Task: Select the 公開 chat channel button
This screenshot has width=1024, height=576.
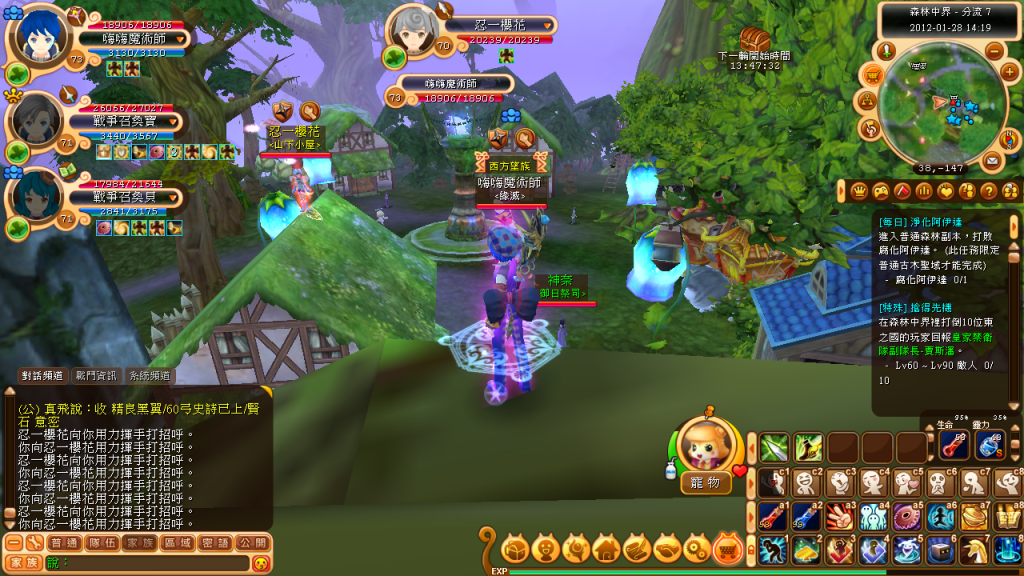Action: 254,542
